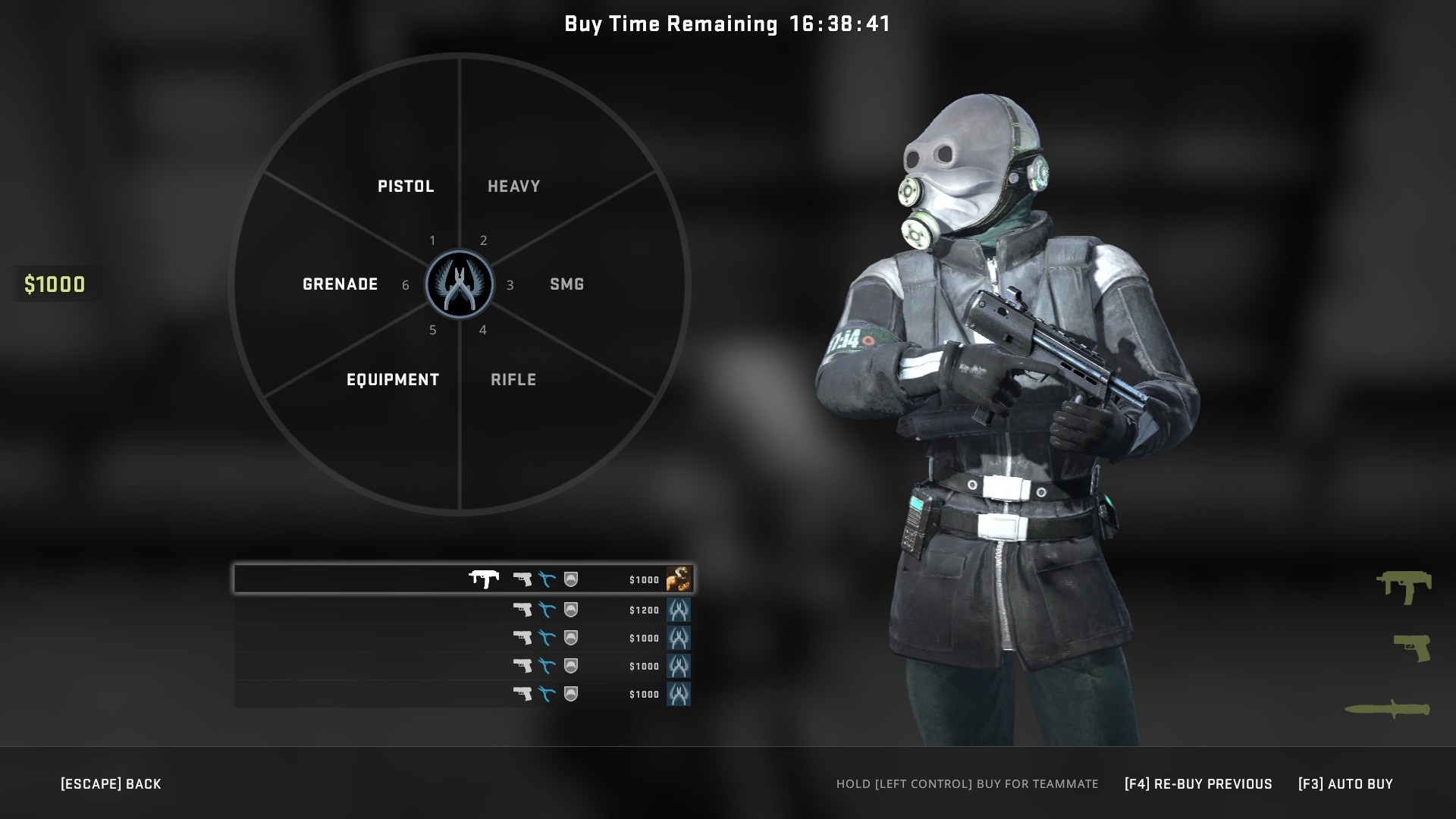Select the kevlar shield icon in highlighted row

pos(572,579)
